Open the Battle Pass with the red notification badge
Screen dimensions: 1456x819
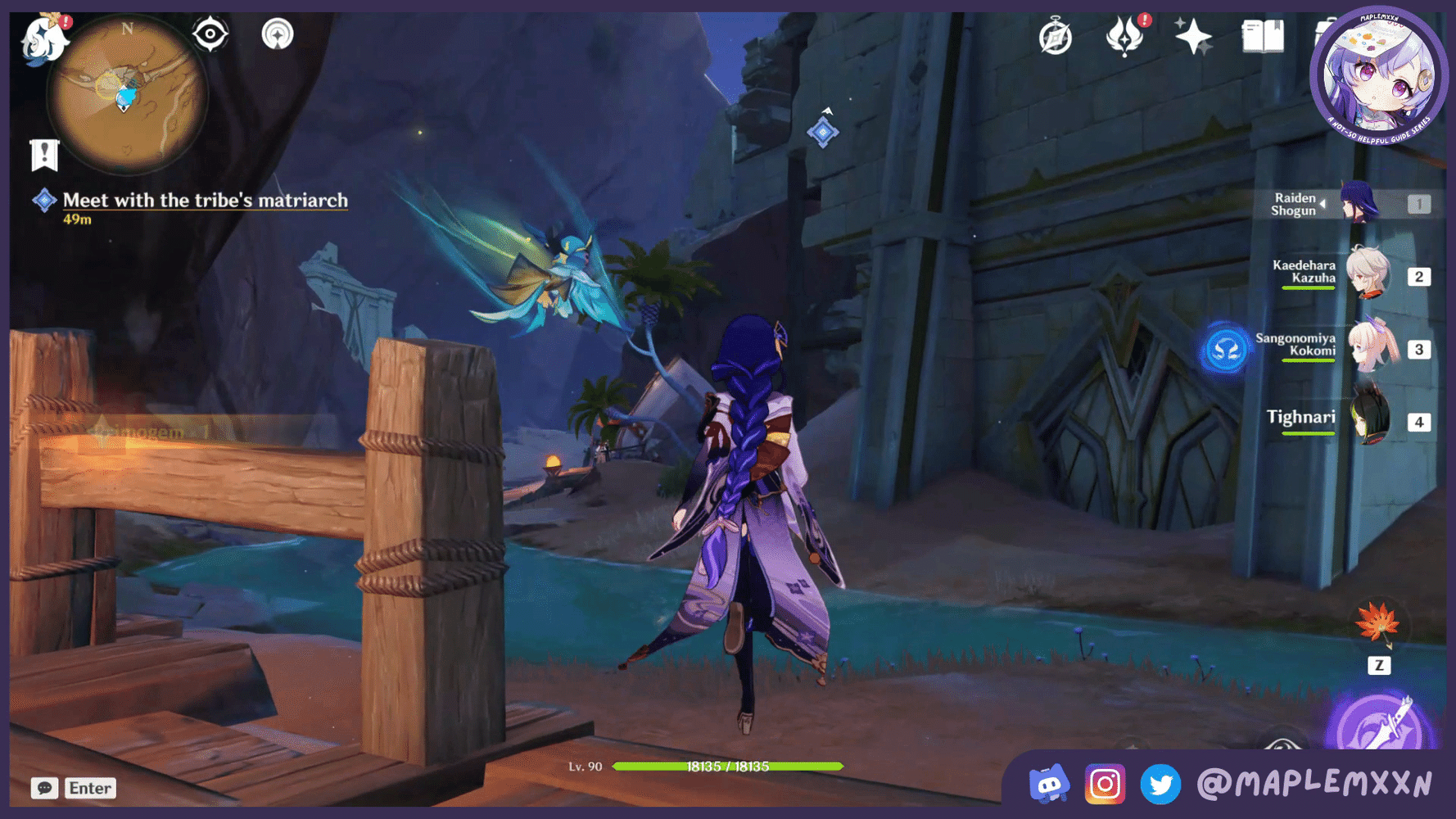click(1128, 36)
